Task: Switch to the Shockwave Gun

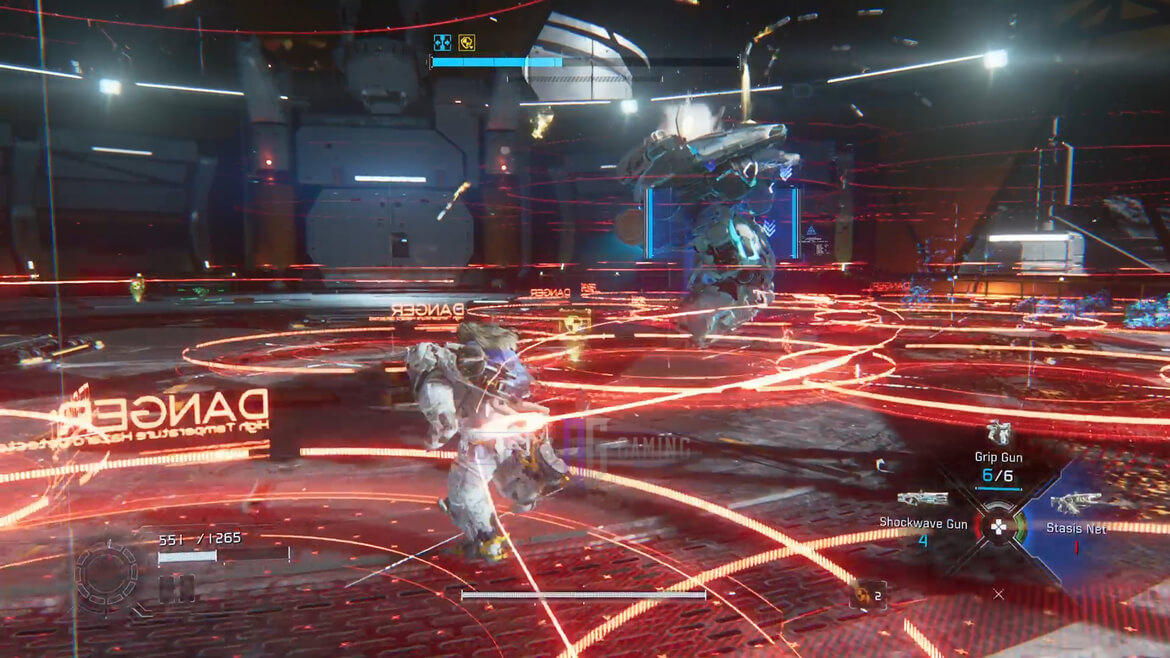Action: [922, 499]
